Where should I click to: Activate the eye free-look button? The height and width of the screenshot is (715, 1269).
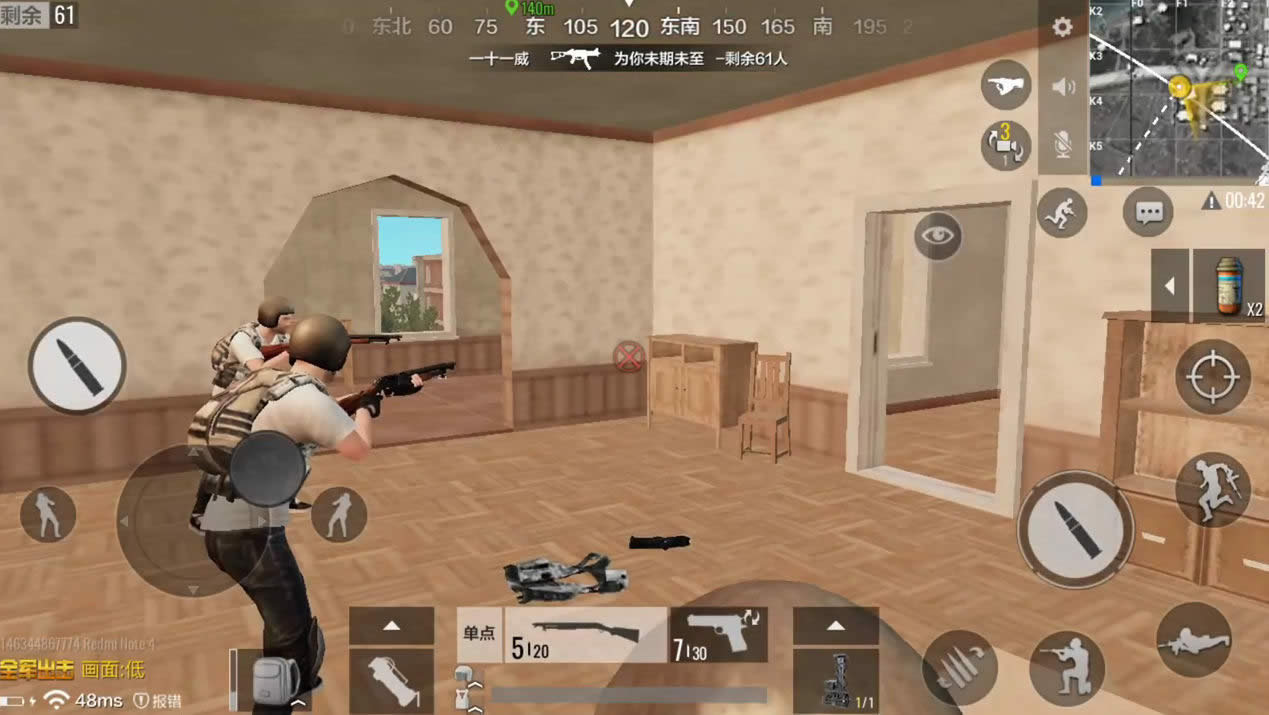(937, 236)
